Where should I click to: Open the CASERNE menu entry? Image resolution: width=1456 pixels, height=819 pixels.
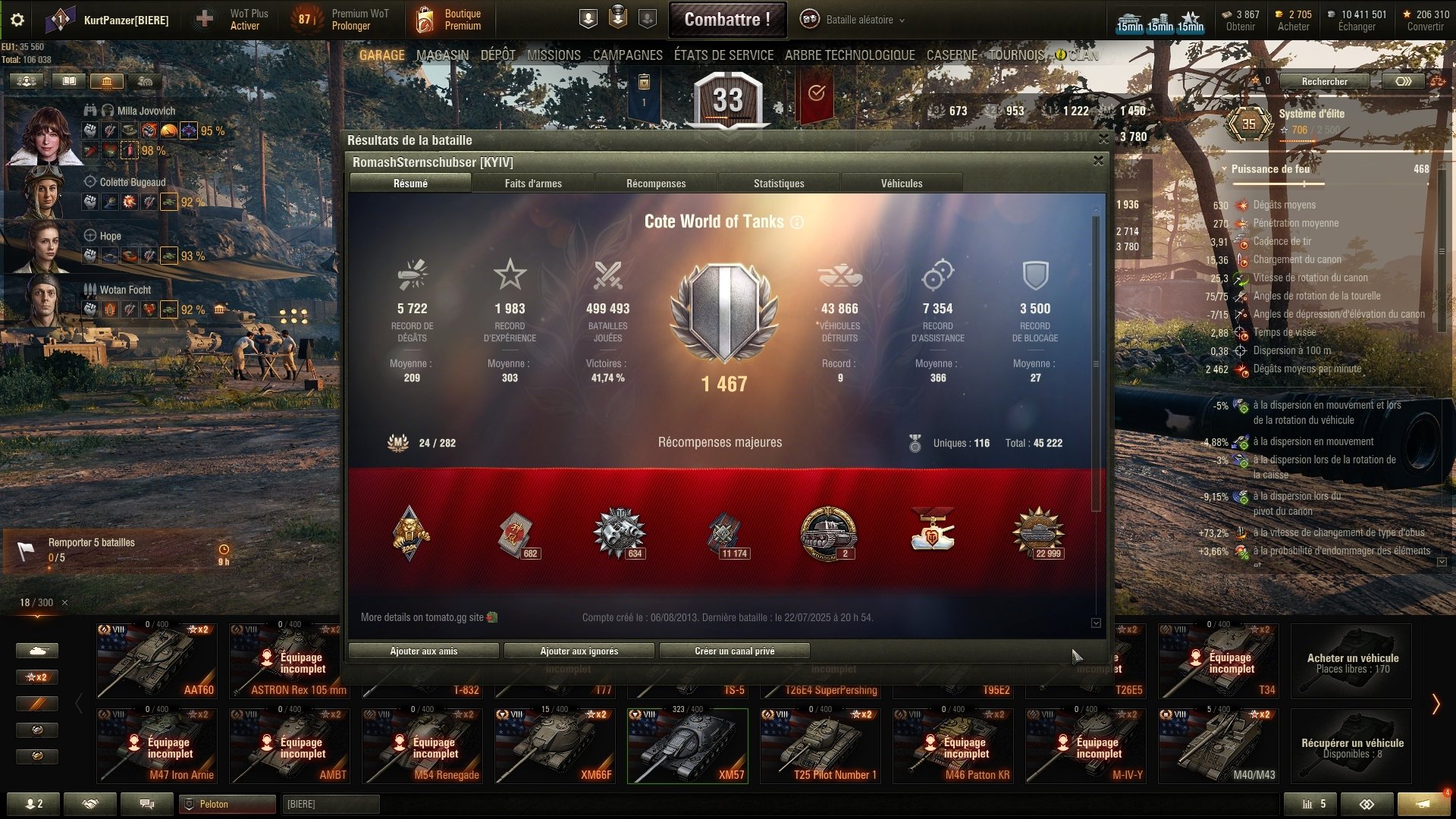pyautogui.click(x=952, y=55)
